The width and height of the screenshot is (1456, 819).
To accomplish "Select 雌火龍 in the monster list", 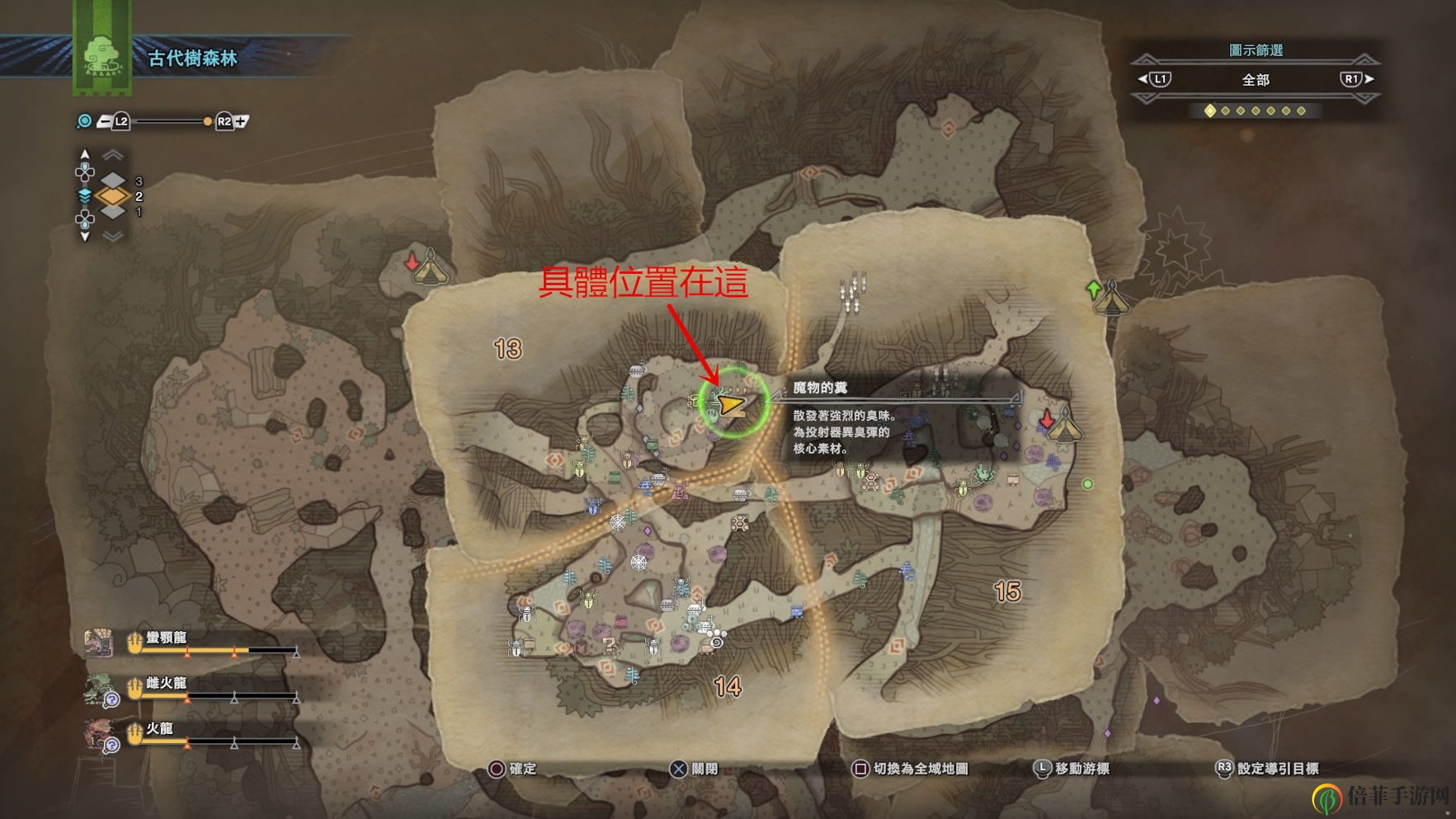I will click(166, 684).
